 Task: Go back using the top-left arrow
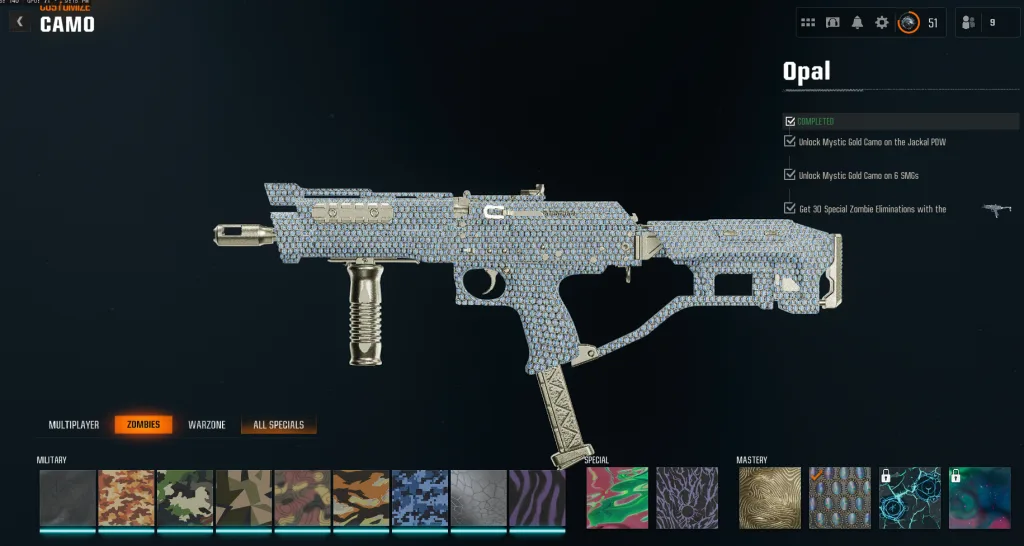tap(19, 22)
